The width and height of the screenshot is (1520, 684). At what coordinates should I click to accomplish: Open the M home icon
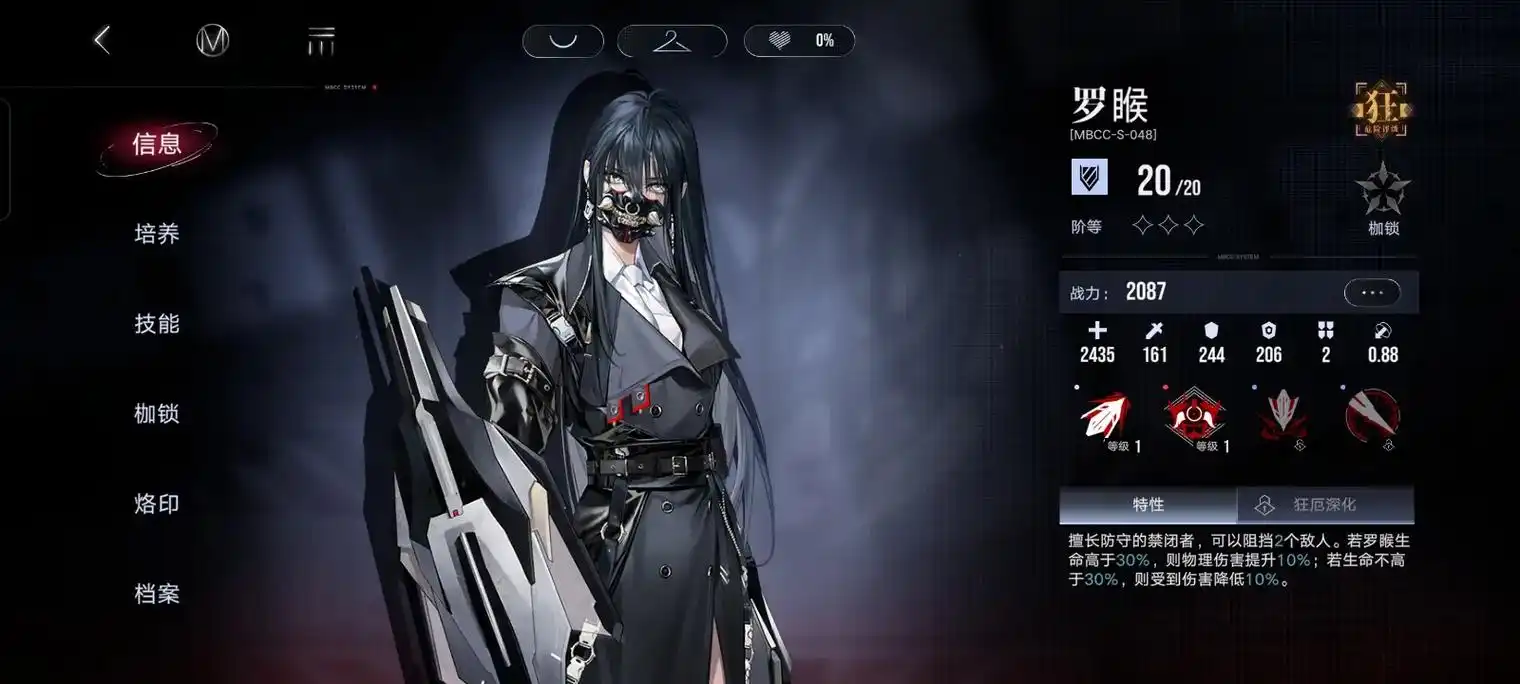[x=212, y=40]
